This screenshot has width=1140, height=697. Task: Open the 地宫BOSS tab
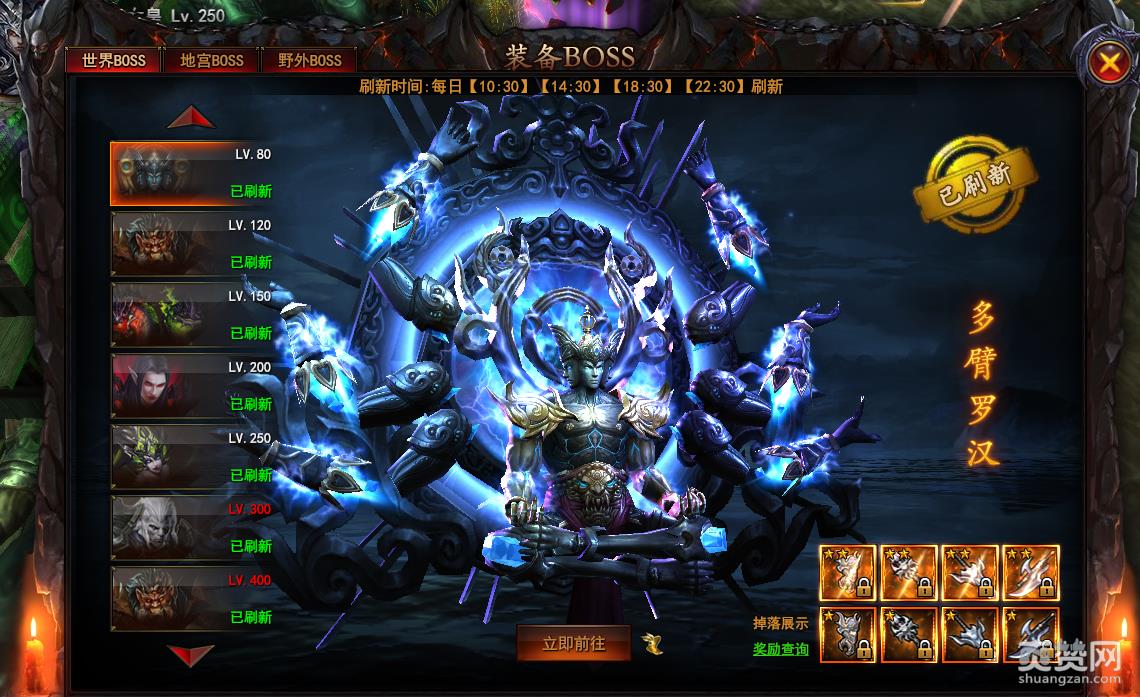tap(212, 60)
